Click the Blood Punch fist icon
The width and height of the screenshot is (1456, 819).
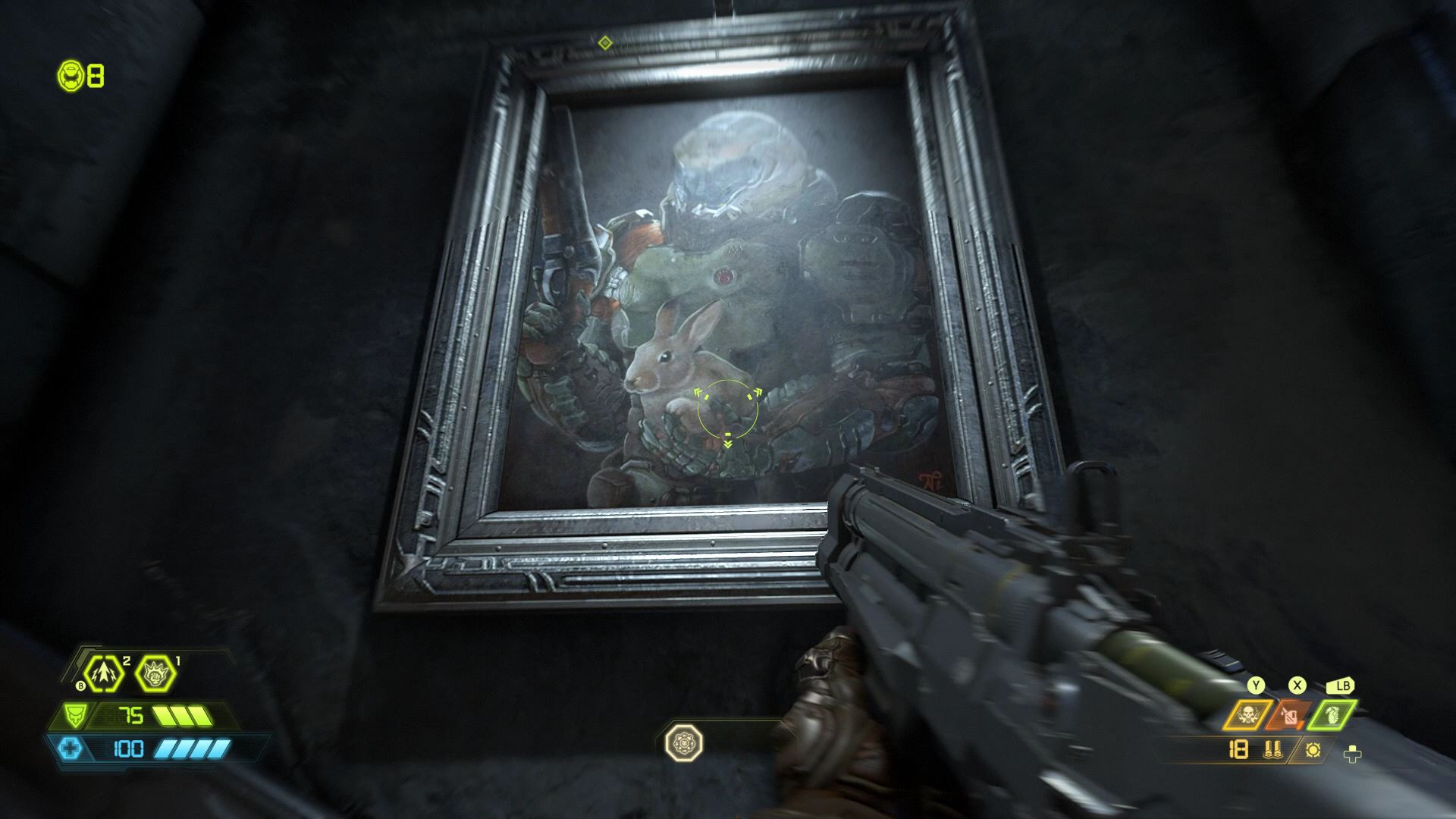pos(155,673)
